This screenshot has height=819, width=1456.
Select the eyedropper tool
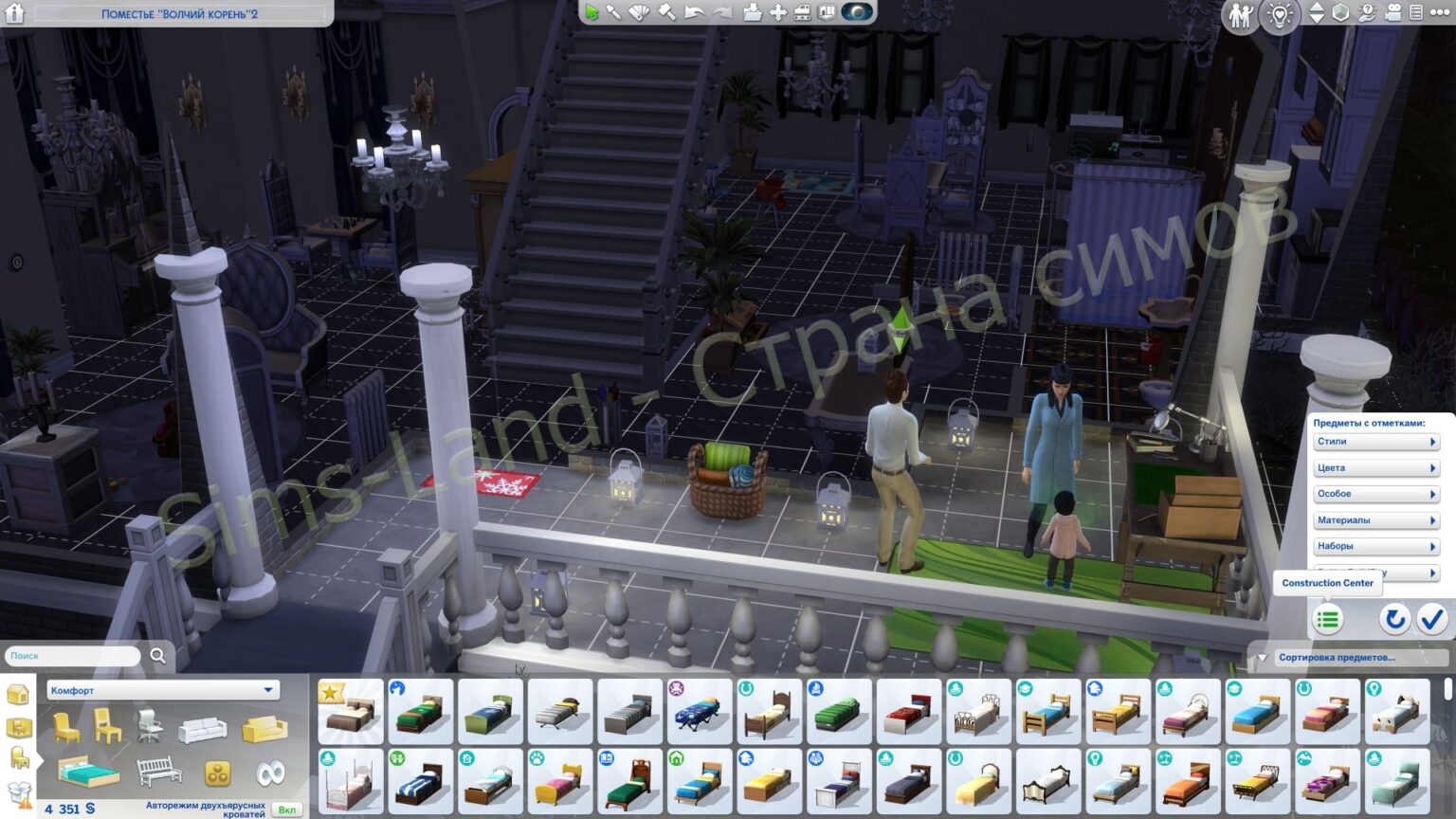(x=614, y=13)
